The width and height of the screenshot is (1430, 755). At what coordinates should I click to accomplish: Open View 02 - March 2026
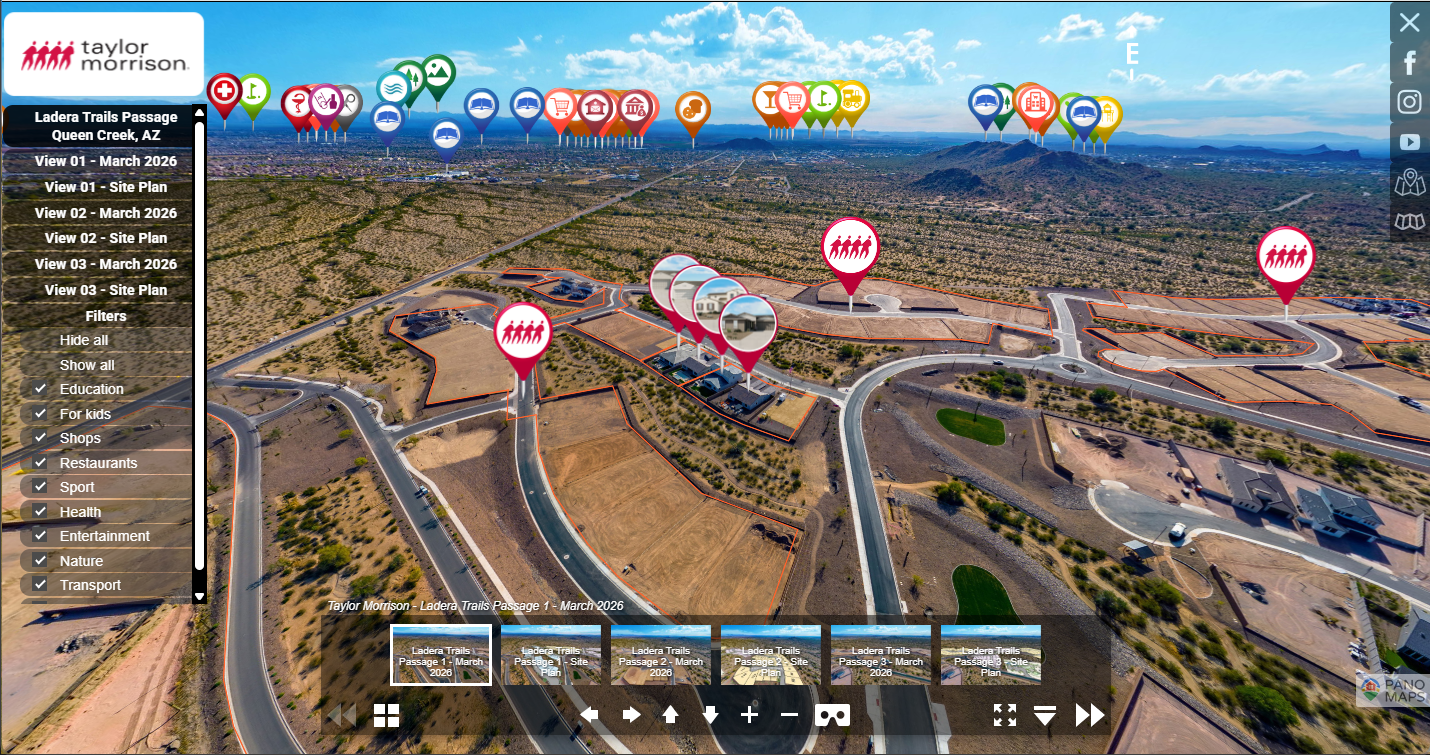coord(105,213)
